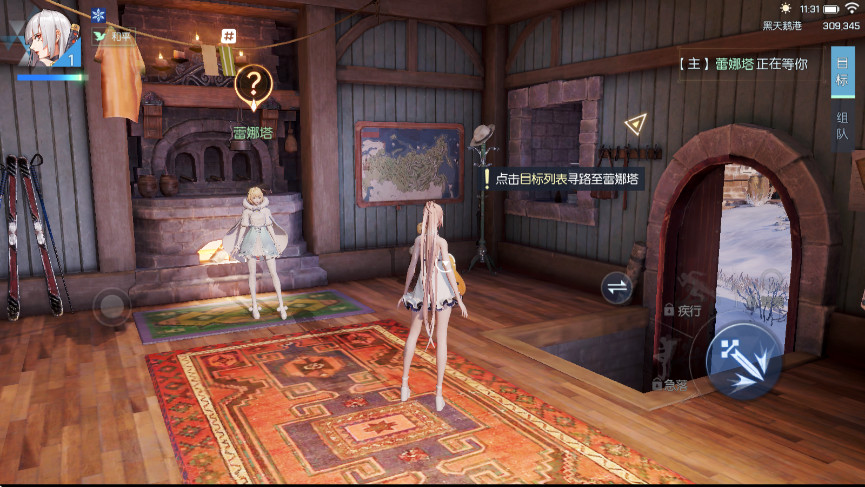Open the hashtag chat icon
Screen dimensions: 865x487
click(229, 36)
